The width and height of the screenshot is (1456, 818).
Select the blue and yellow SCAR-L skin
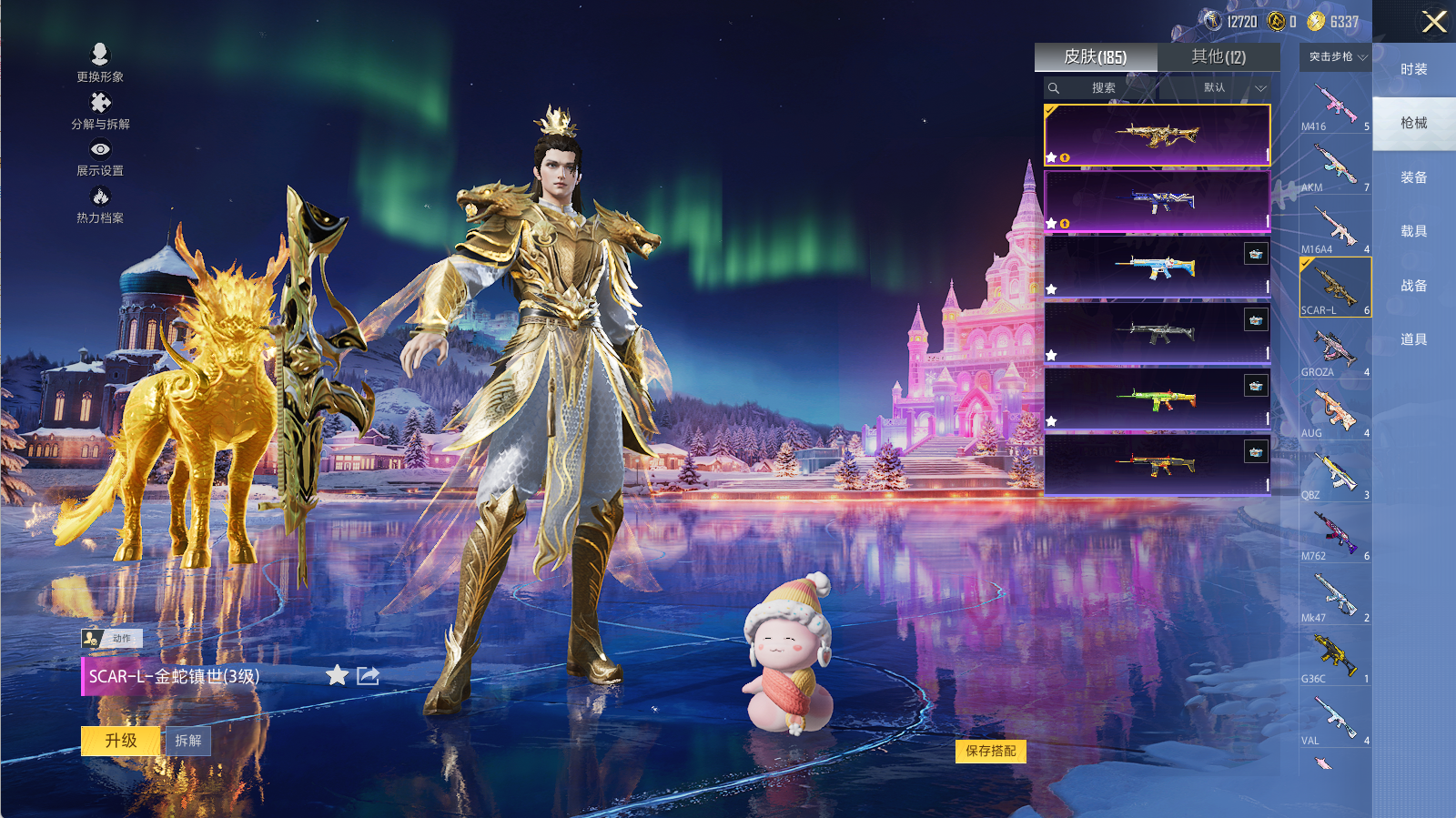click(x=1157, y=267)
